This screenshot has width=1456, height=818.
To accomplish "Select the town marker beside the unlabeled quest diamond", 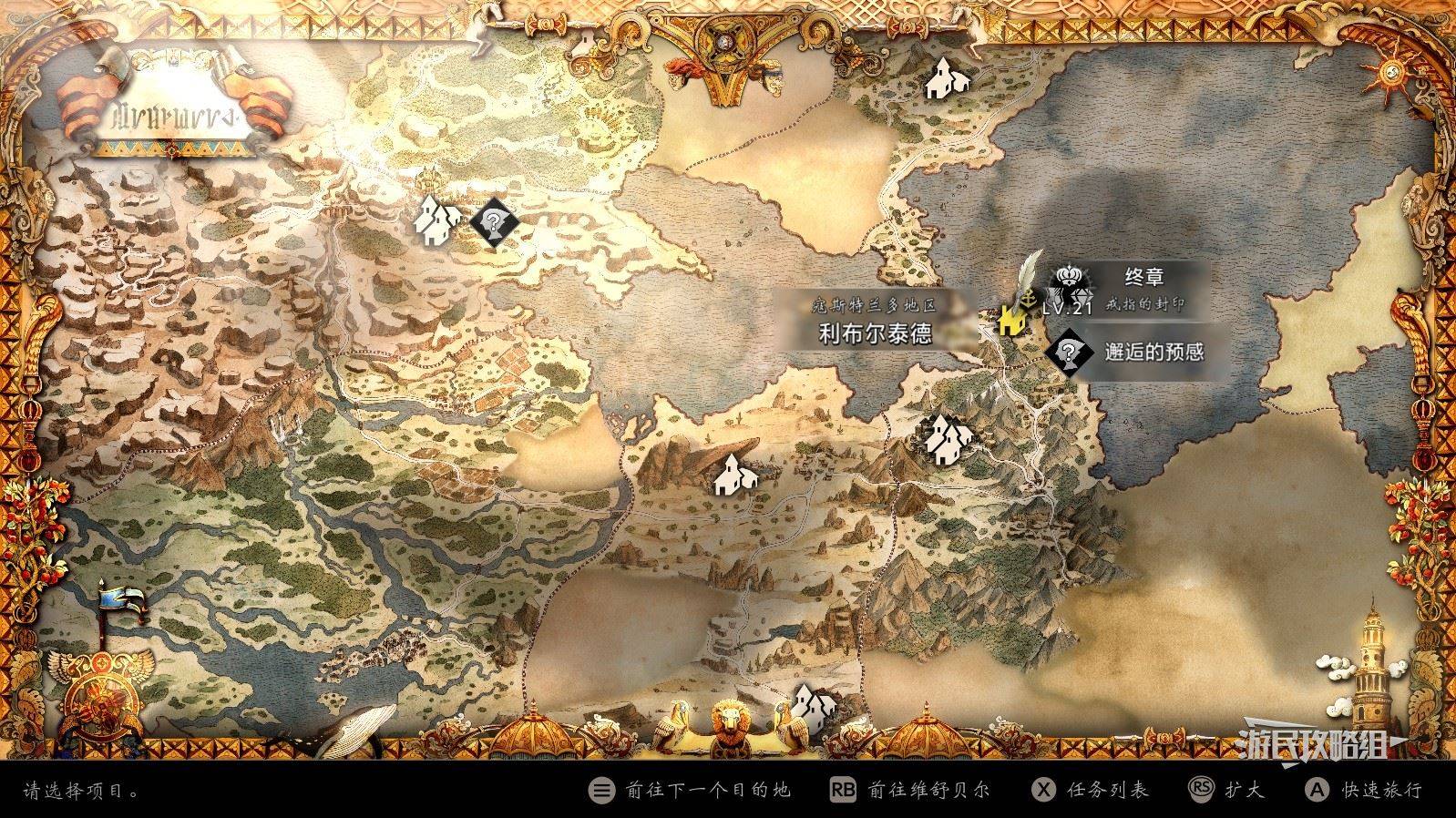I will (x=438, y=219).
